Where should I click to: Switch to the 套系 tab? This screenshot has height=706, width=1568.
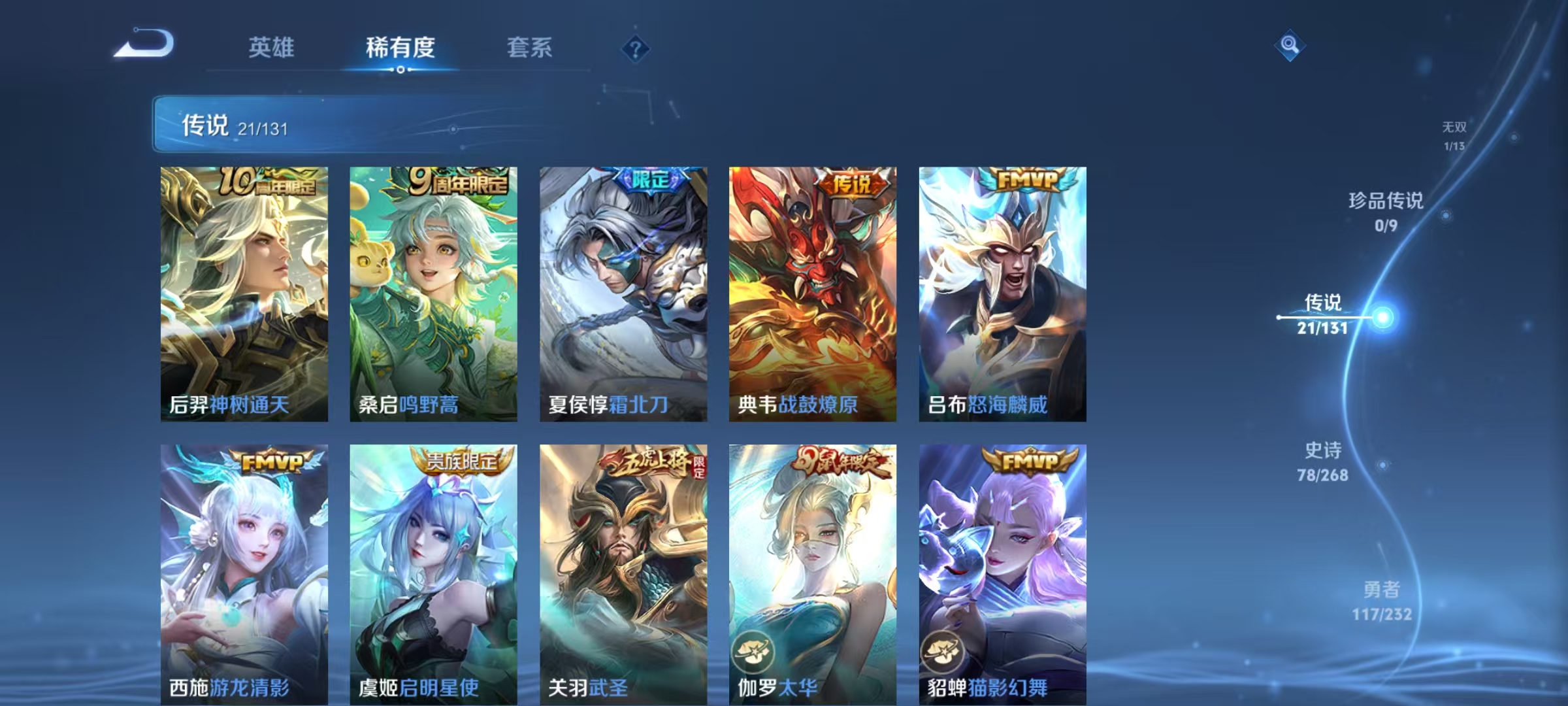pyautogui.click(x=531, y=48)
